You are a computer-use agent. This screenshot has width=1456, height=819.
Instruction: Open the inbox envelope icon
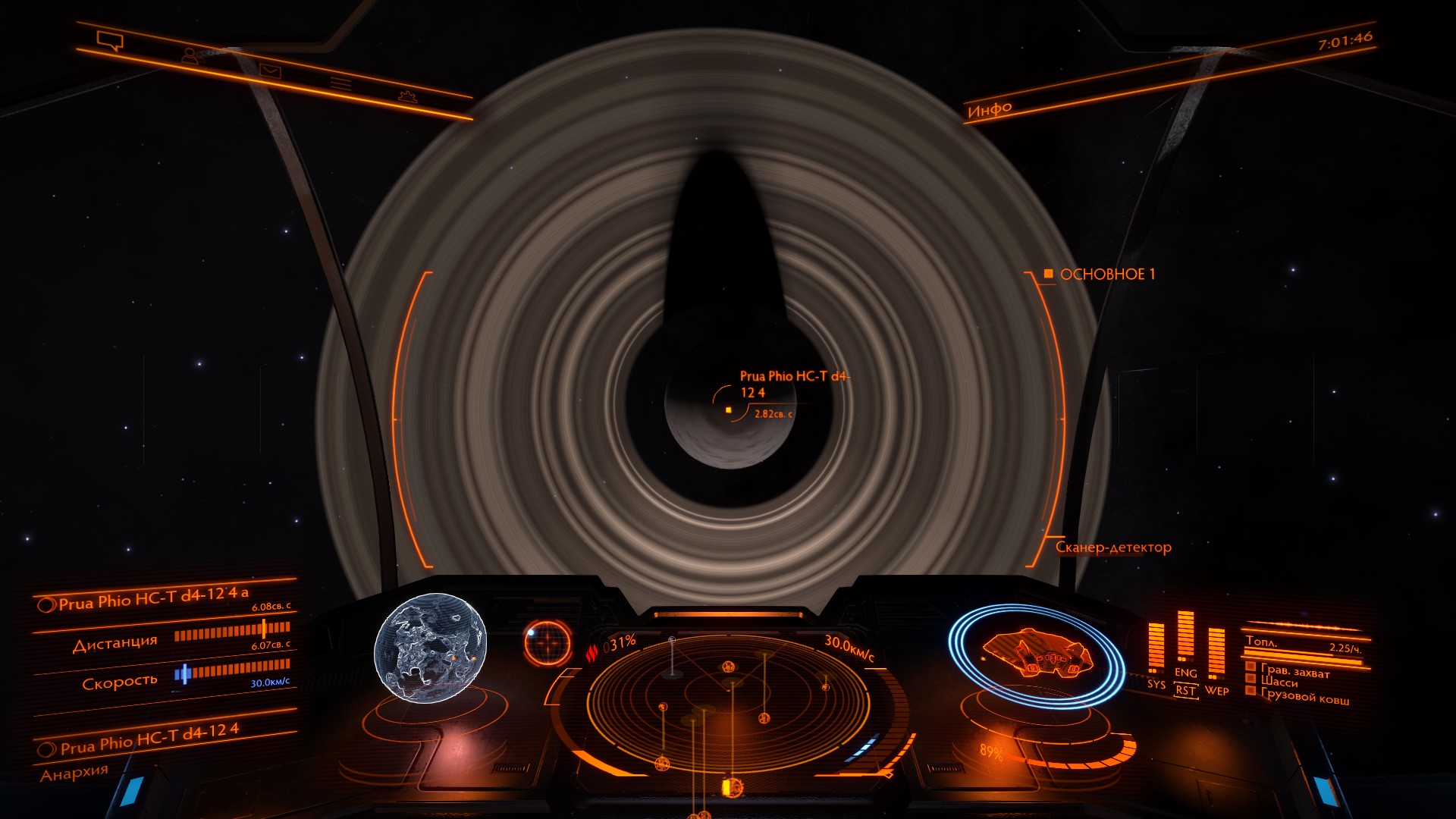pos(270,71)
